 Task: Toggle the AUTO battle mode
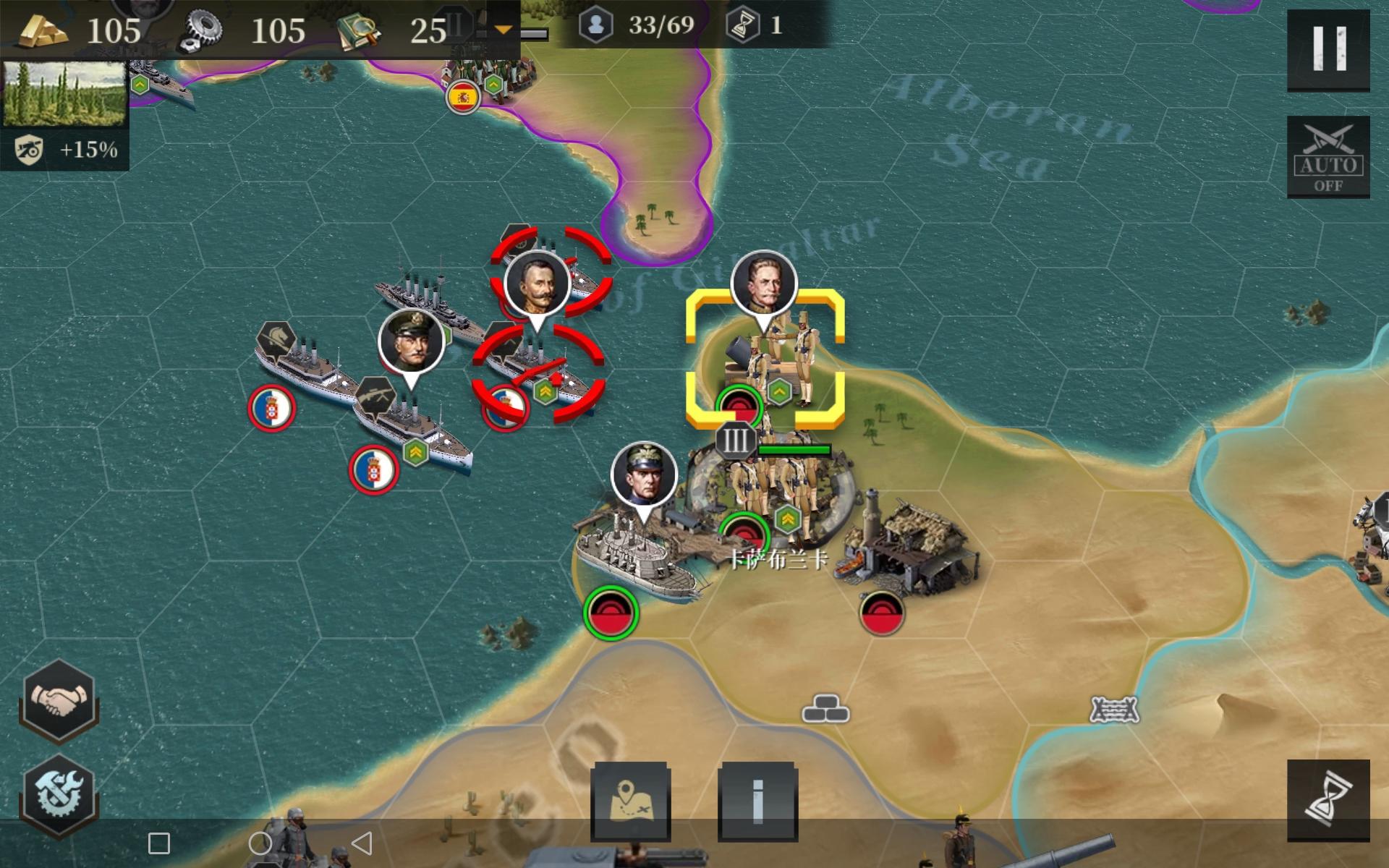(x=1328, y=157)
